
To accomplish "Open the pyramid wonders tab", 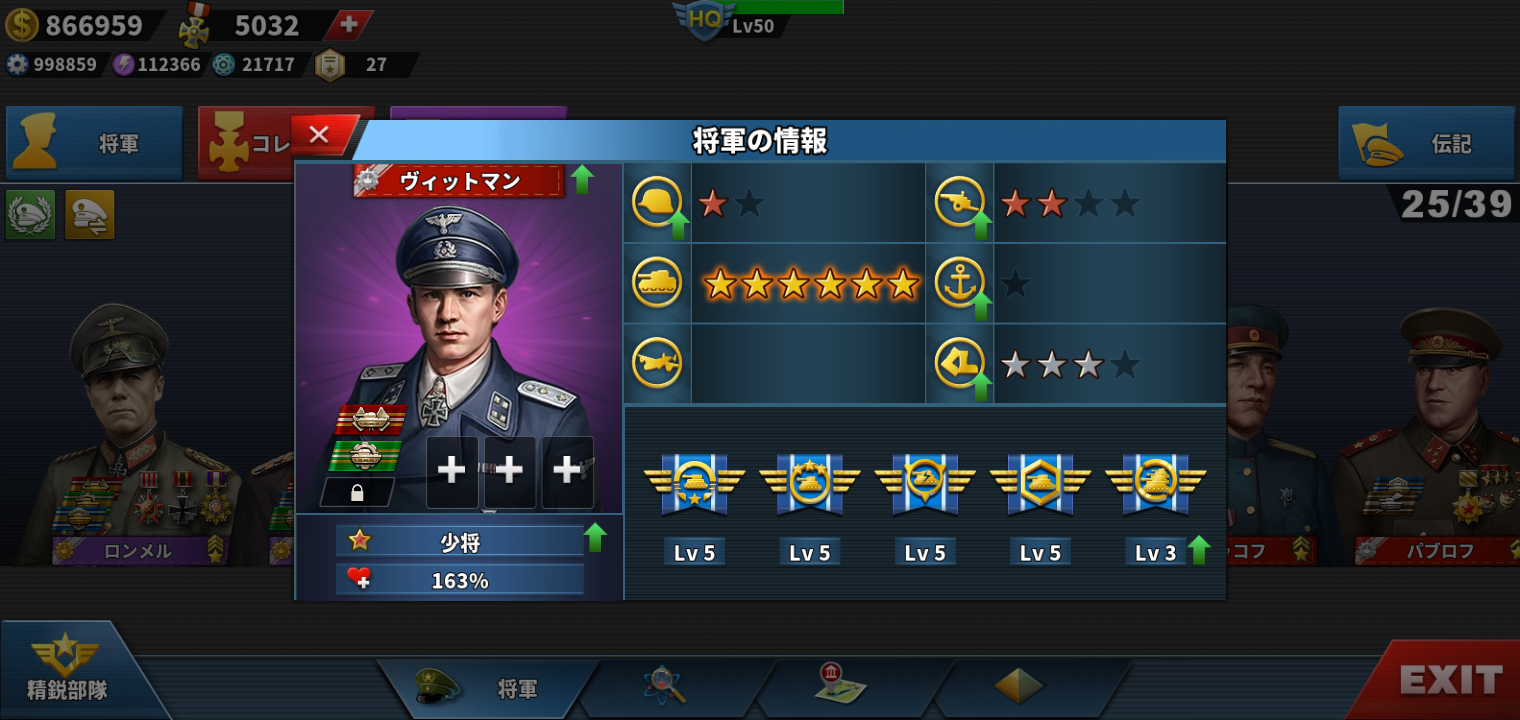I will point(1018,686).
